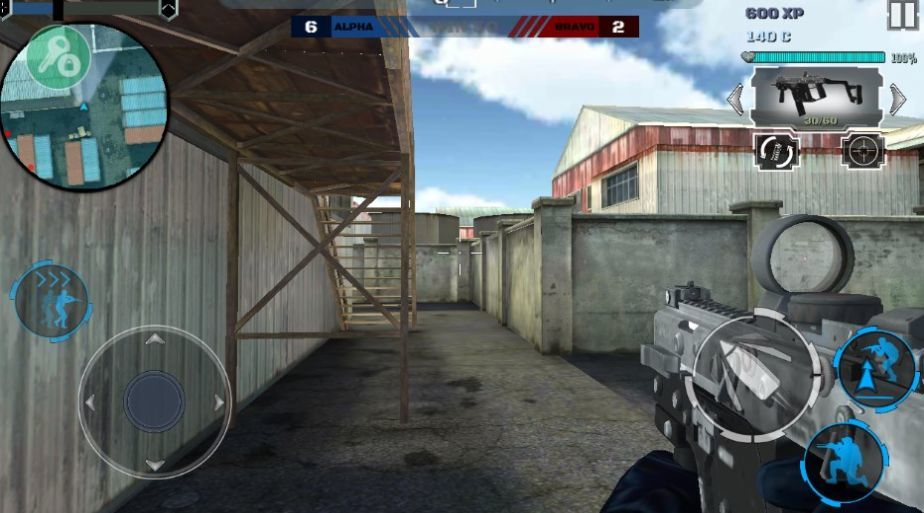This screenshot has width=924, height=513.
Task: Activate the jump button with up arrow
Action: pos(876,368)
